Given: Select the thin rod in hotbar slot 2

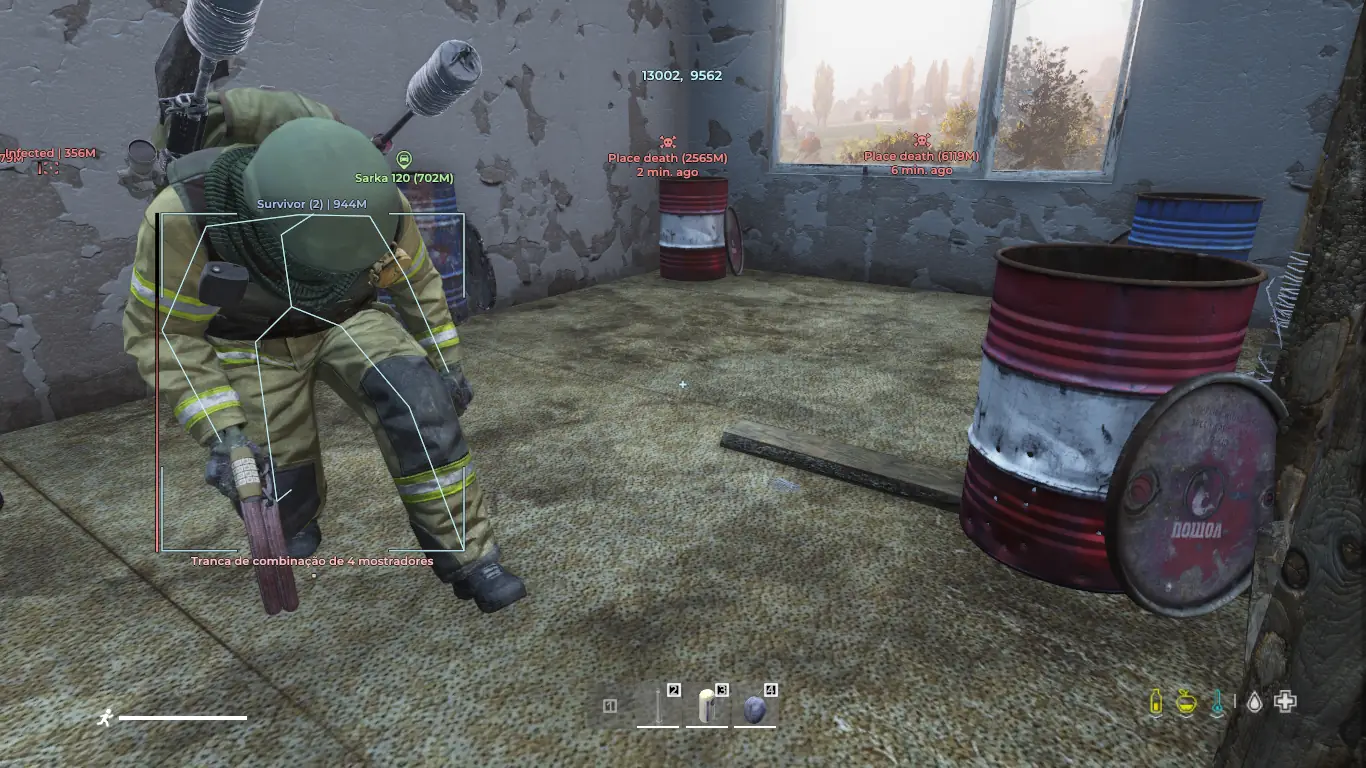Looking at the screenshot, I should (658, 707).
